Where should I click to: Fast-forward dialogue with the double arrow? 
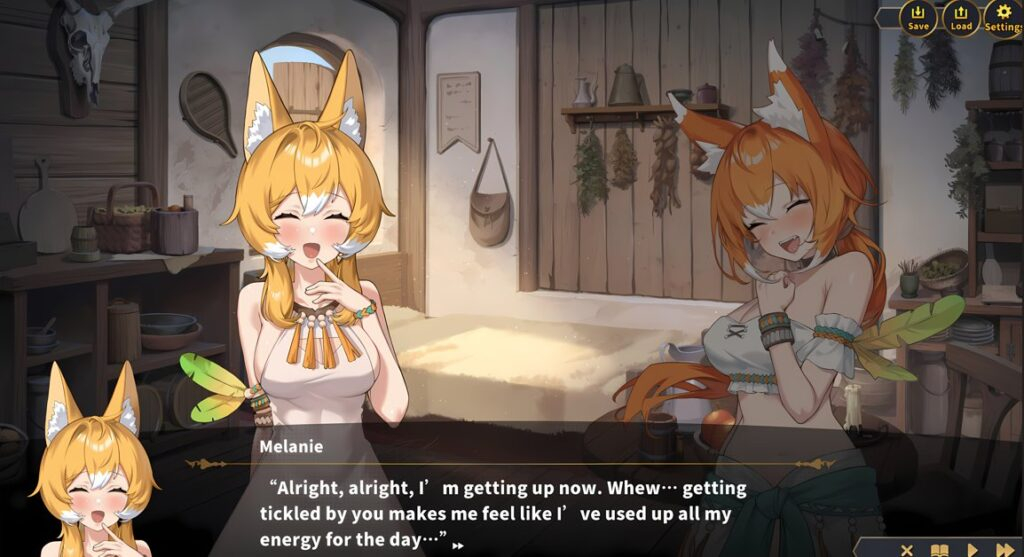click(1004, 549)
